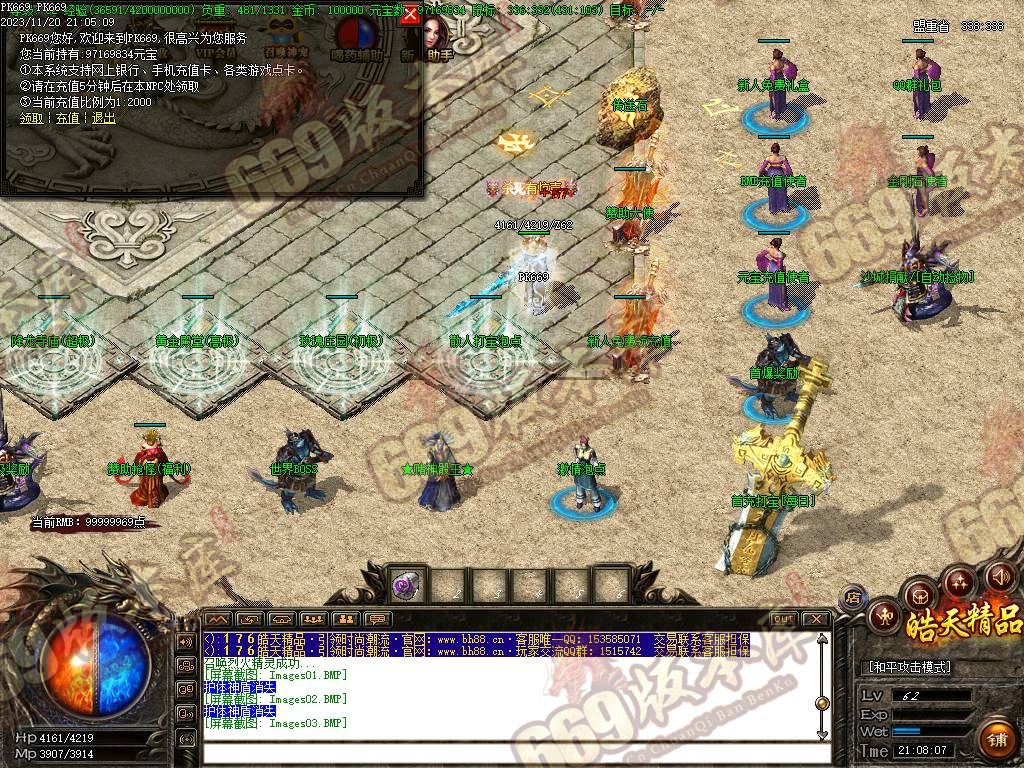This screenshot has width=1024, height=768.
Task: Click the 领取 claim link in the dialog
Action: pos(31,117)
